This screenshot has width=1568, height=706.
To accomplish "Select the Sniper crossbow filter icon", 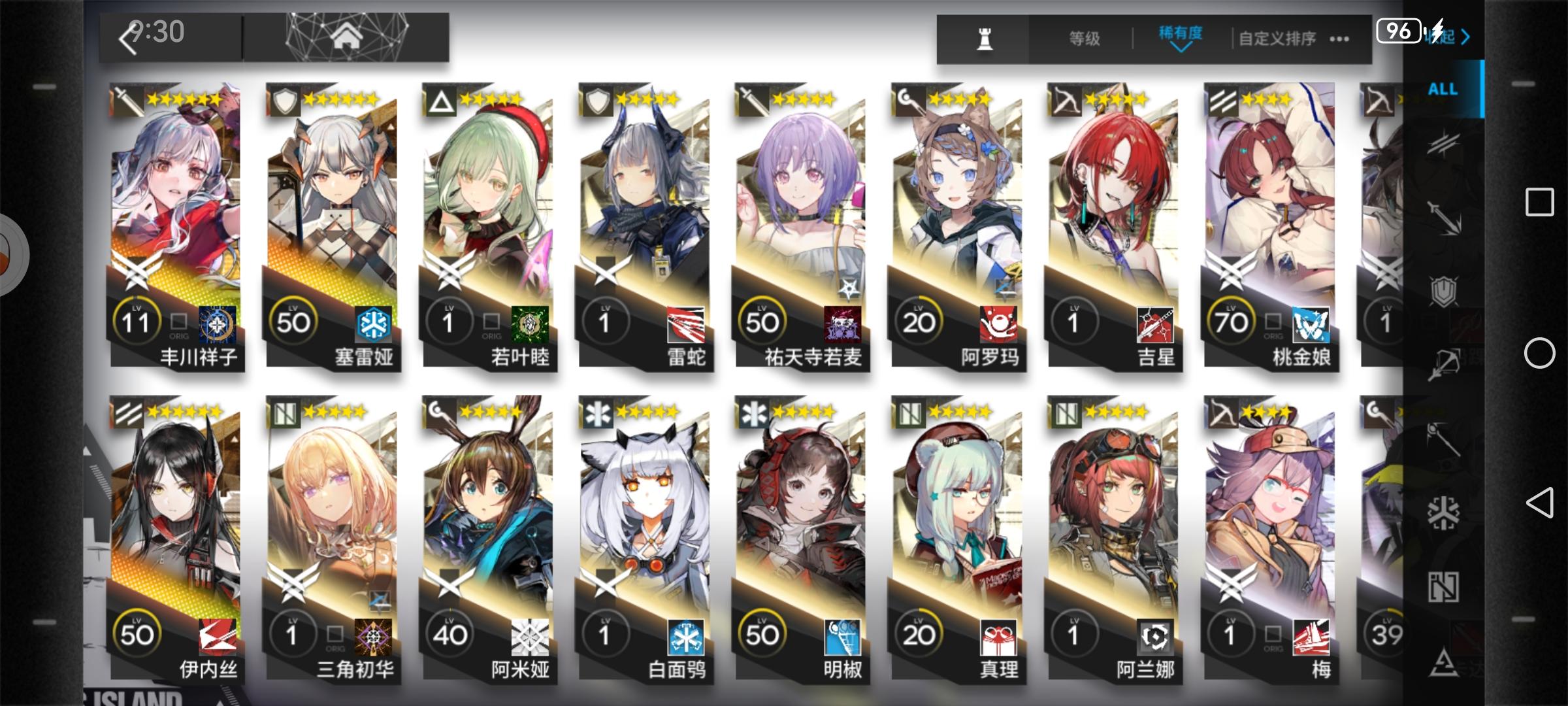I will click(x=1444, y=362).
